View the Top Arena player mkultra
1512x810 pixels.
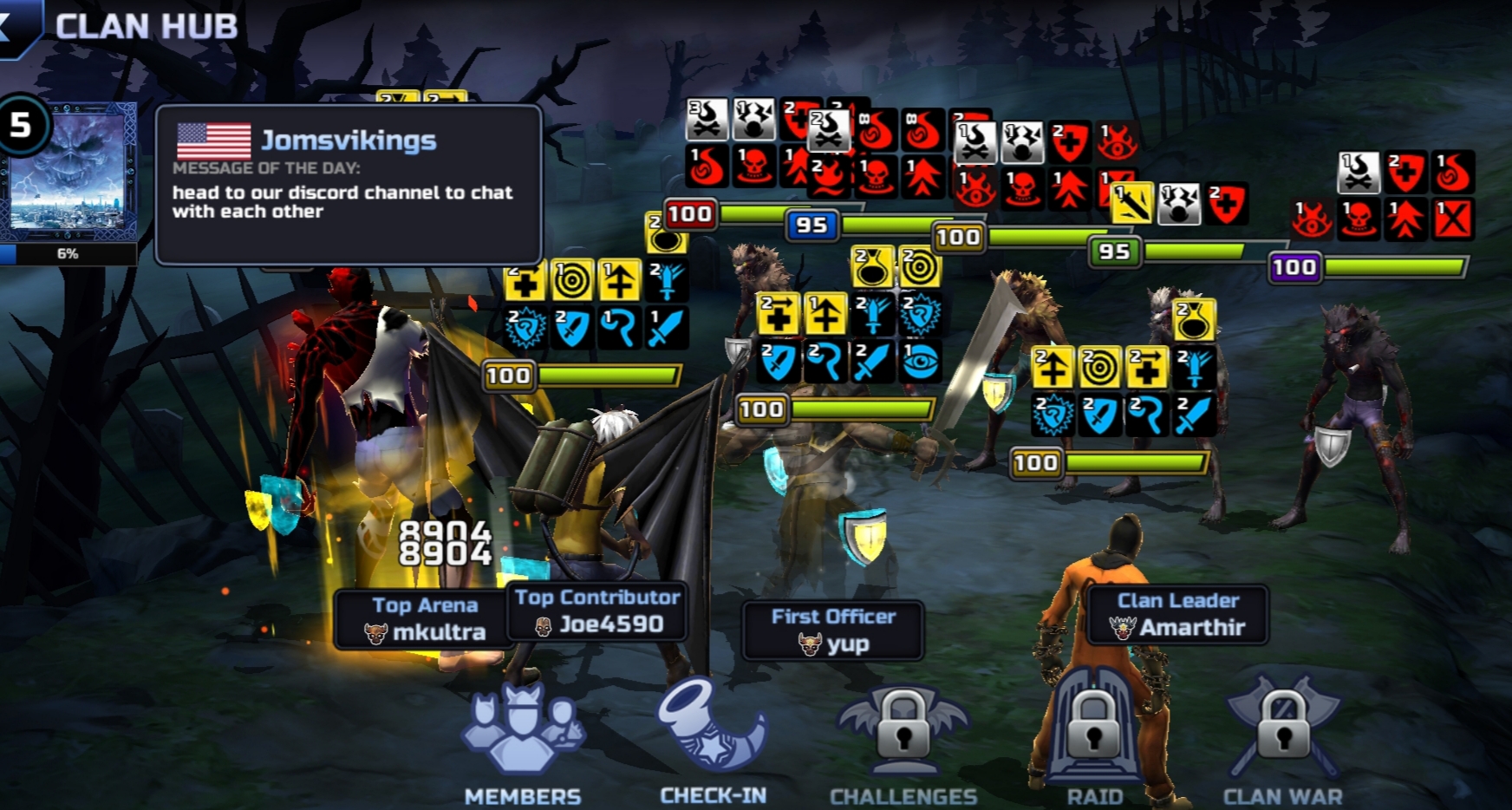424,619
